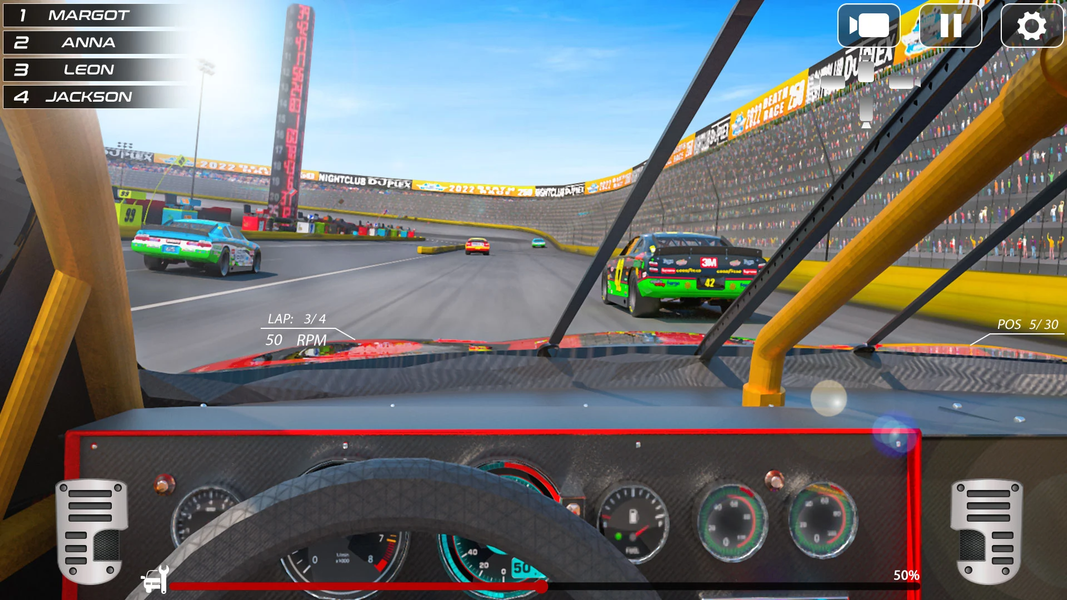The image size is (1067, 600).
Task: Choose the left-facing camera angle icon
Action: (833, 84)
